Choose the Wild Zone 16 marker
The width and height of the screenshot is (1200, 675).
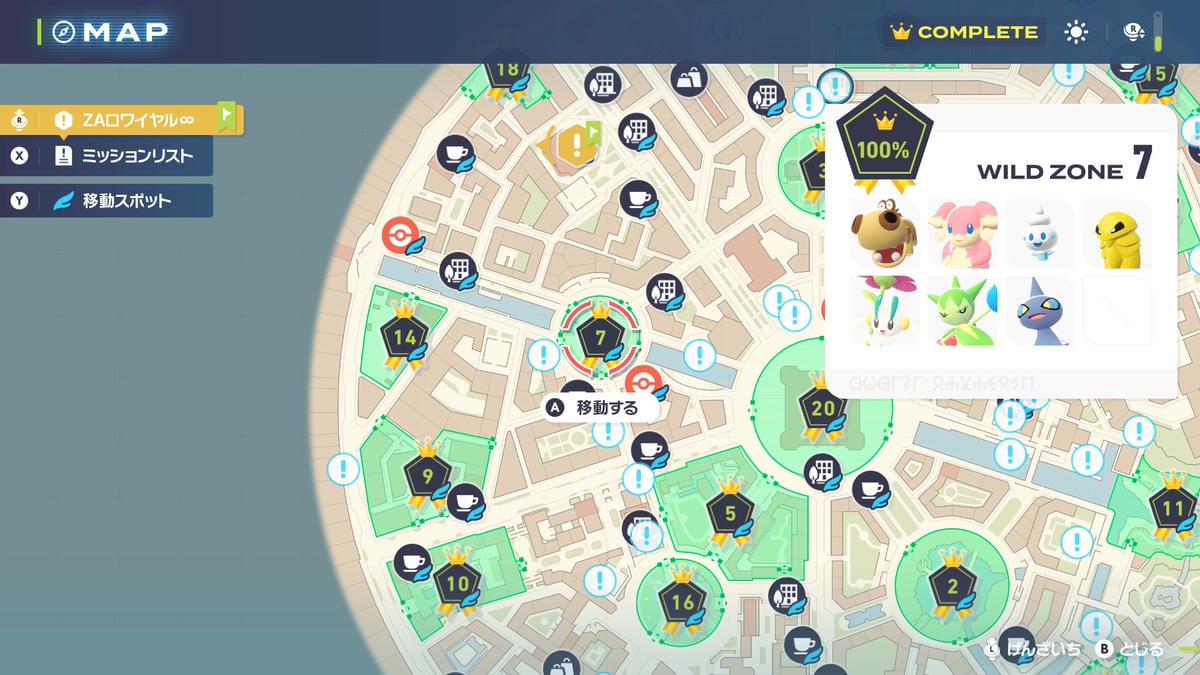click(682, 601)
